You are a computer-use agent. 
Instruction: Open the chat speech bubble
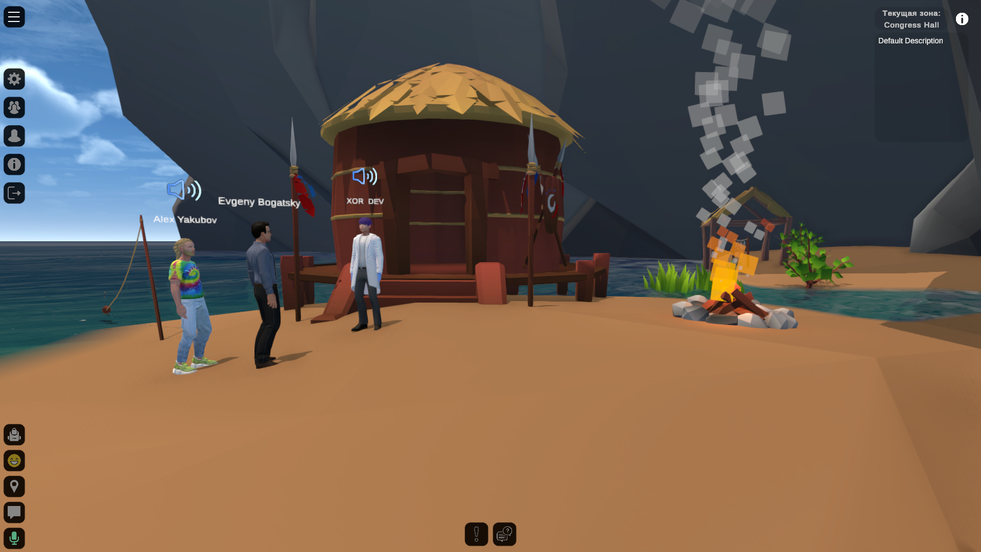pyautogui.click(x=14, y=512)
